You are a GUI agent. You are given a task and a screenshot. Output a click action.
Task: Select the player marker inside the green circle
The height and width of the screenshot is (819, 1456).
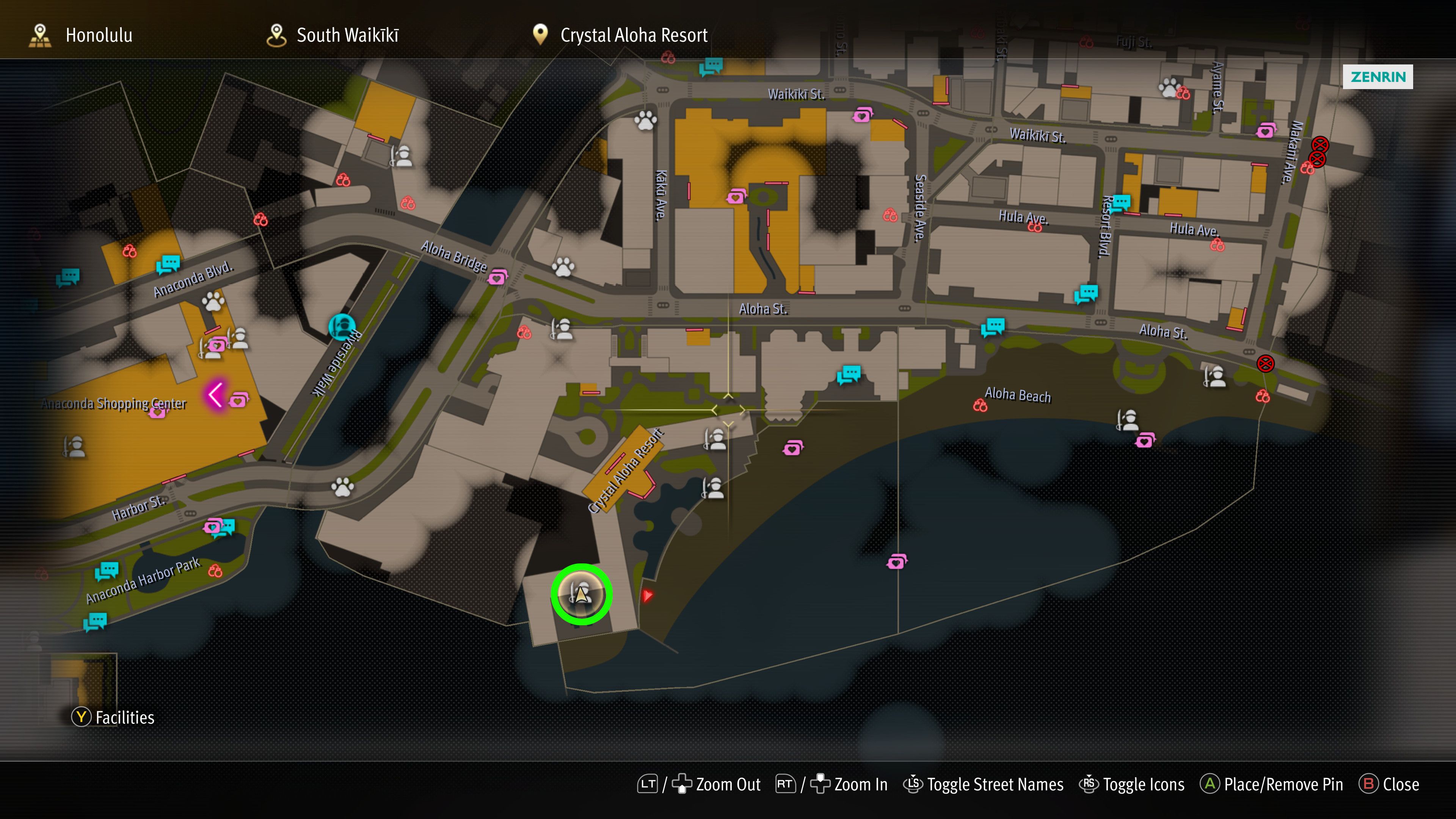click(582, 594)
